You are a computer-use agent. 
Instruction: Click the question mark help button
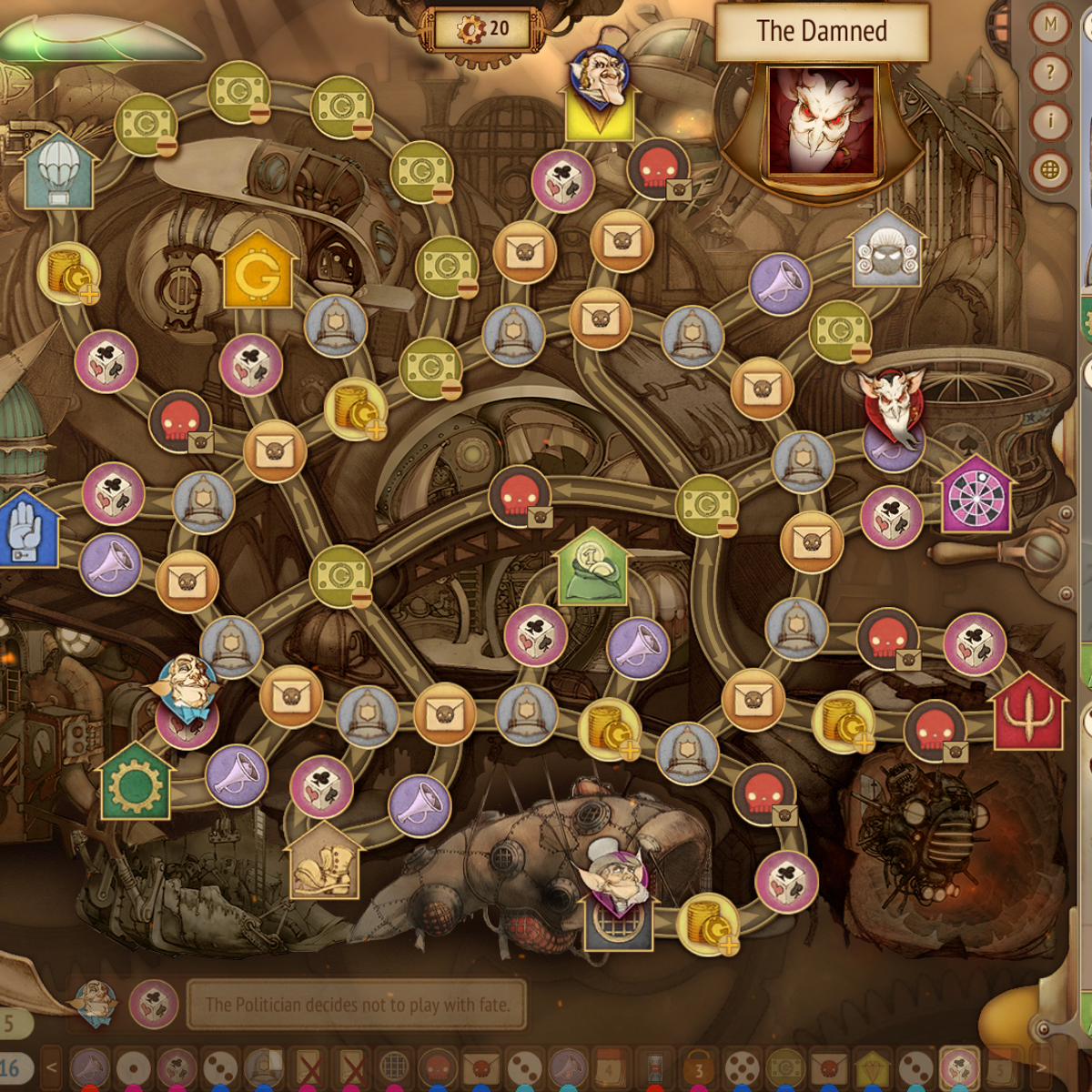coord(1051,73)
